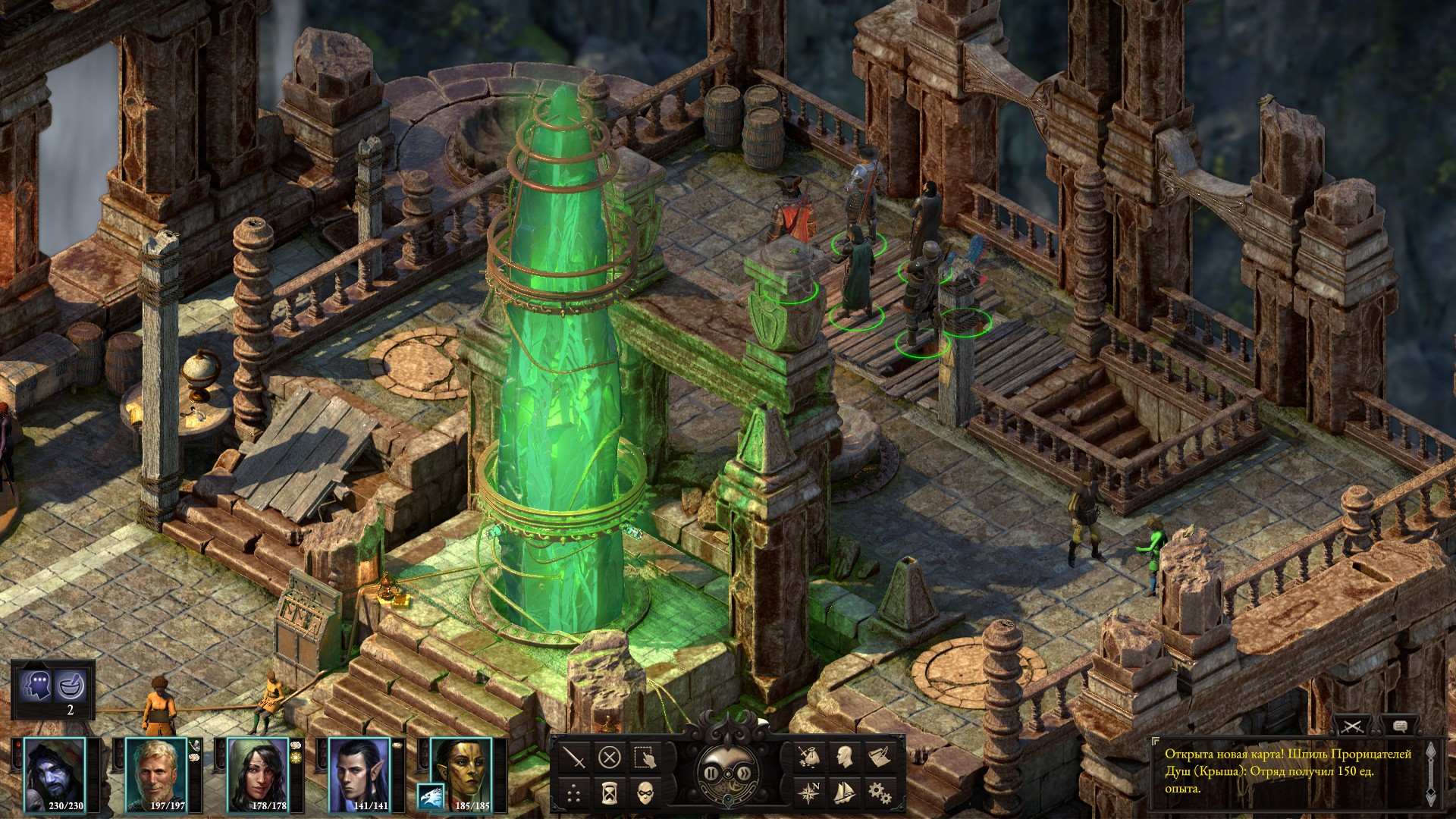Open the journal scroll and quill
The width and height of the screenshot is (1456, 819).
879,756
